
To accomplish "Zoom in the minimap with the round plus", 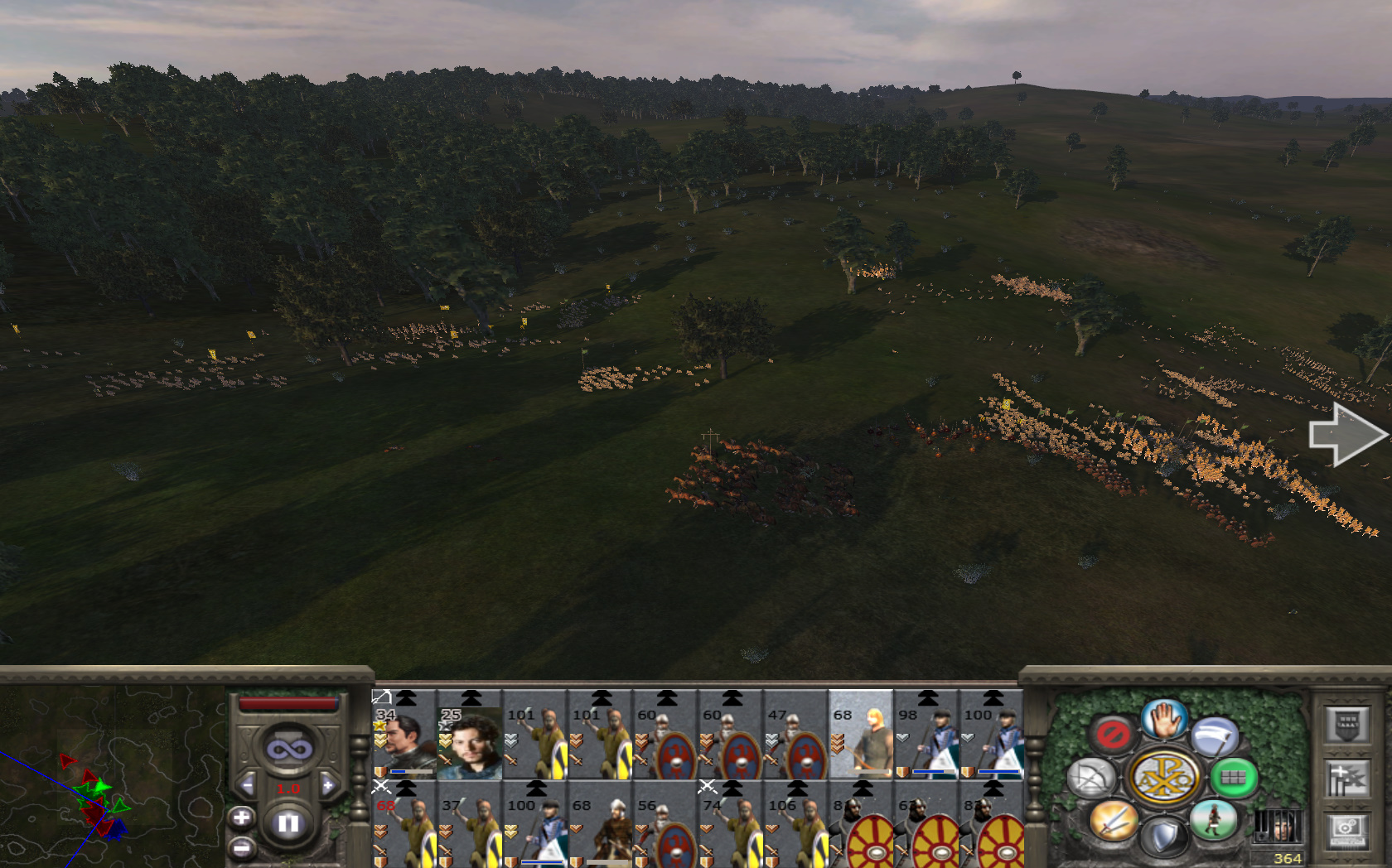I will click(241, 818).
